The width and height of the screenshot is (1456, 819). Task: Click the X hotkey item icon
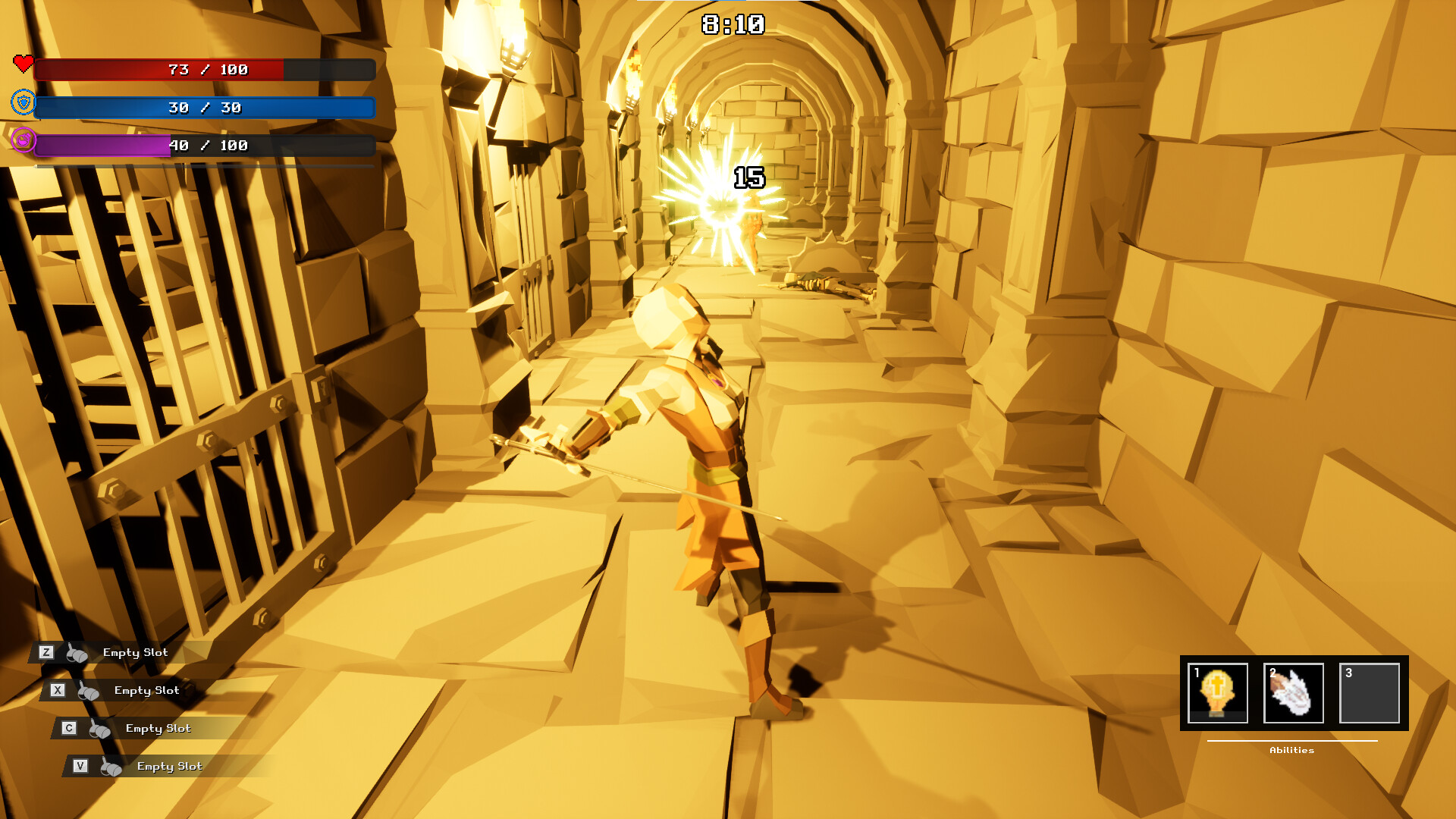pyautogui.click(x=89, y=689)
